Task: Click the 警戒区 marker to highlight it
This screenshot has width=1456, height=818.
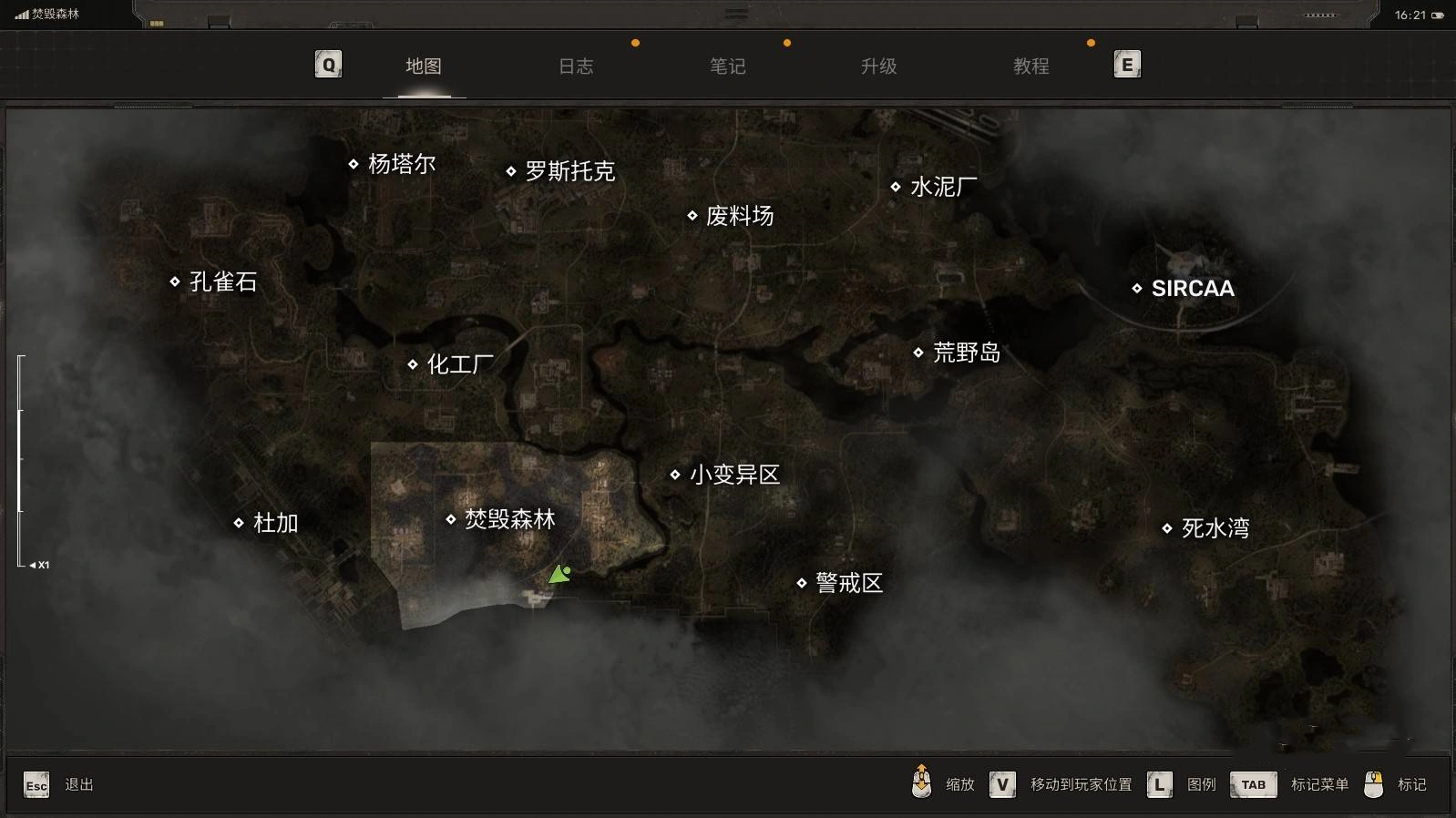Action: tap(801, 584)
